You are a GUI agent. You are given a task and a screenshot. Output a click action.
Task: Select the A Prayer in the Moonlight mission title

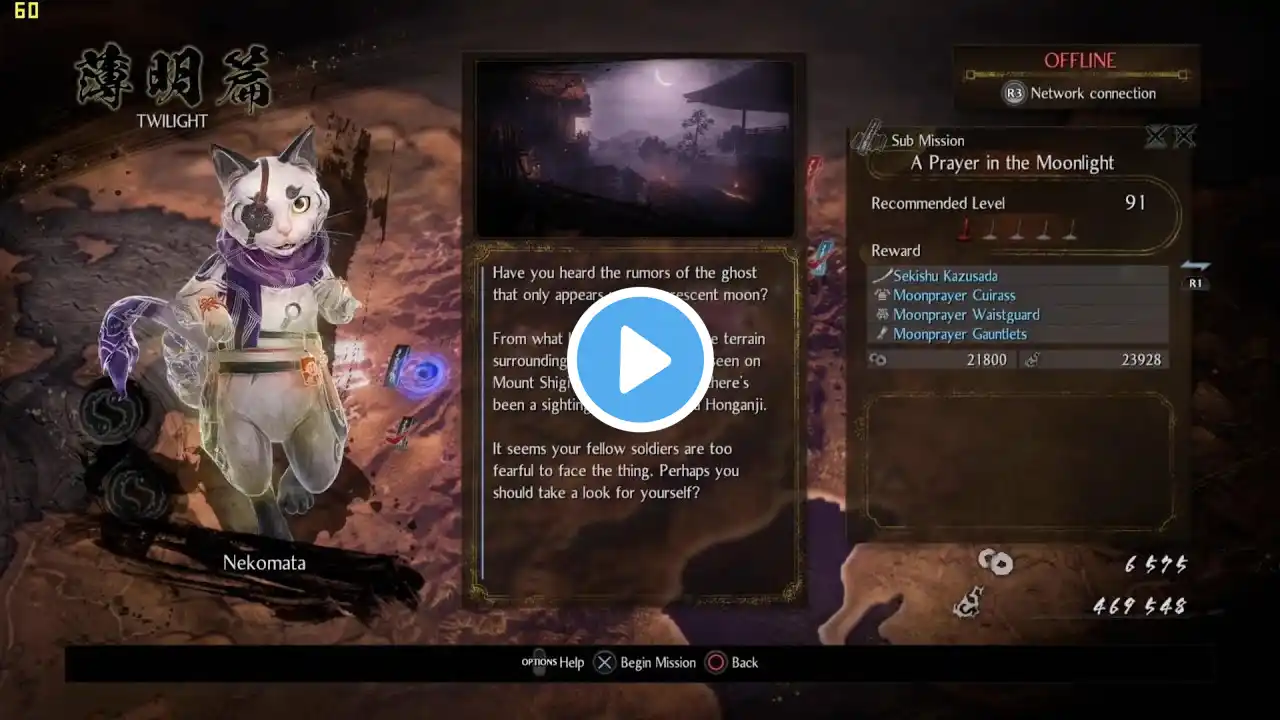click(x=1012, y=163)
